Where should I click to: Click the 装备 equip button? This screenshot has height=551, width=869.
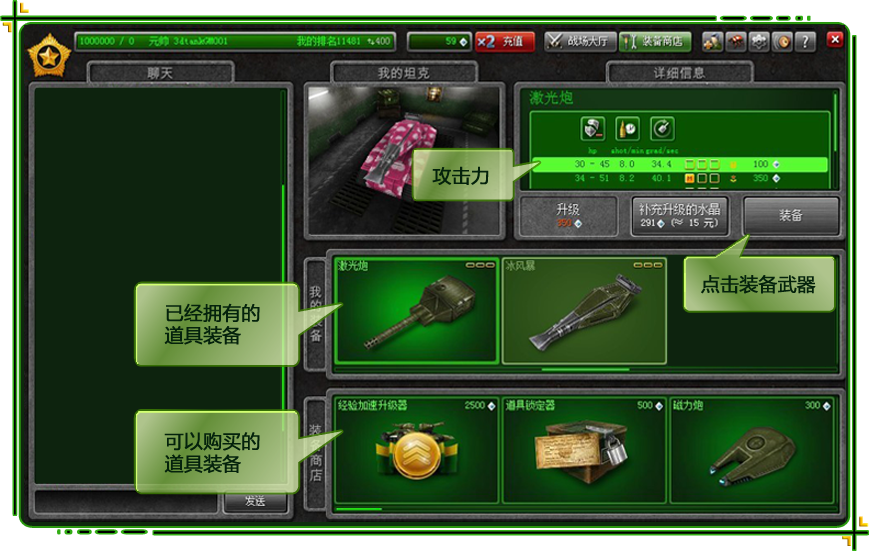[x=791, y=215]
